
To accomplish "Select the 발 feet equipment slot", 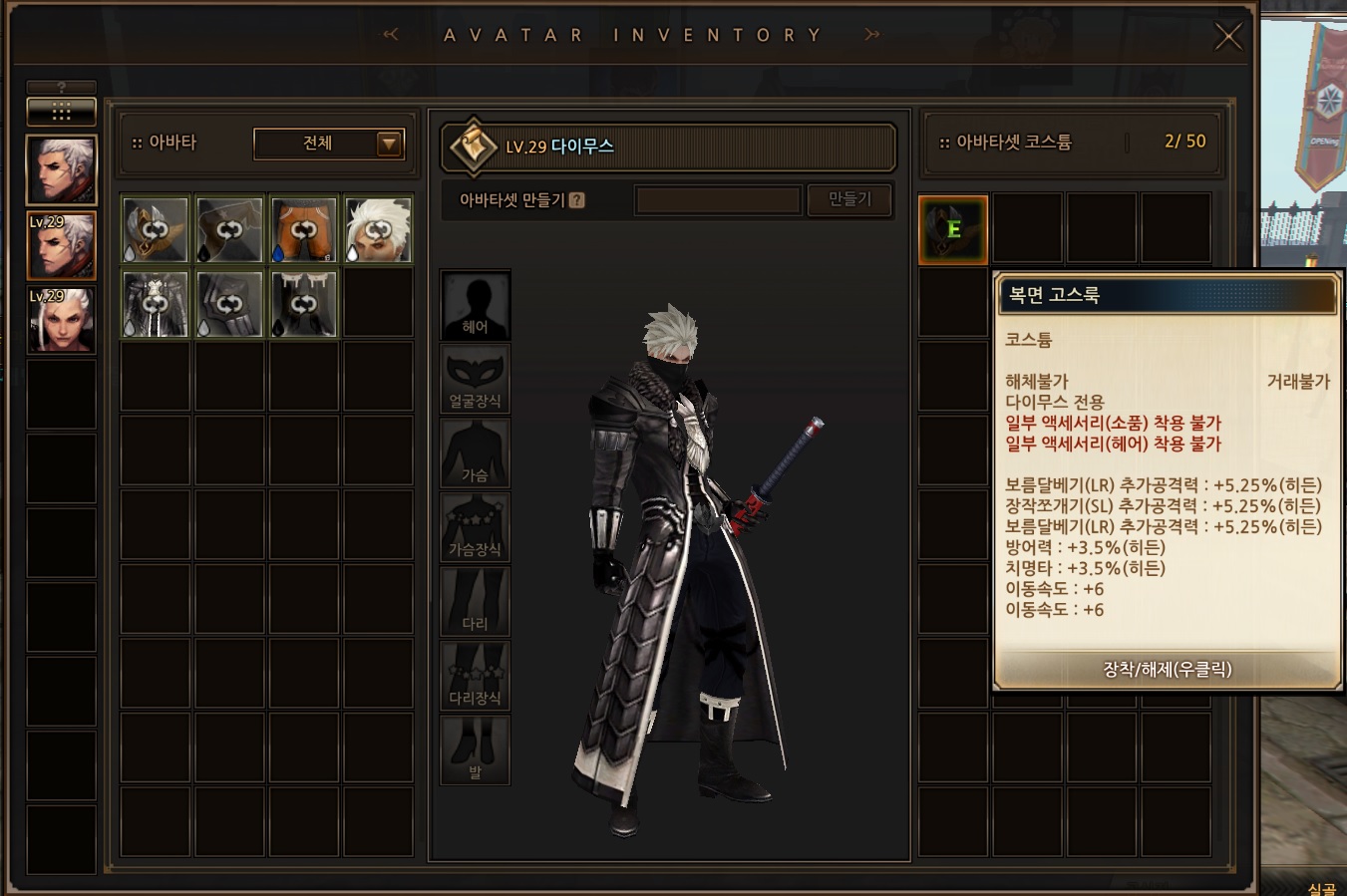I will tap(476, 749).
